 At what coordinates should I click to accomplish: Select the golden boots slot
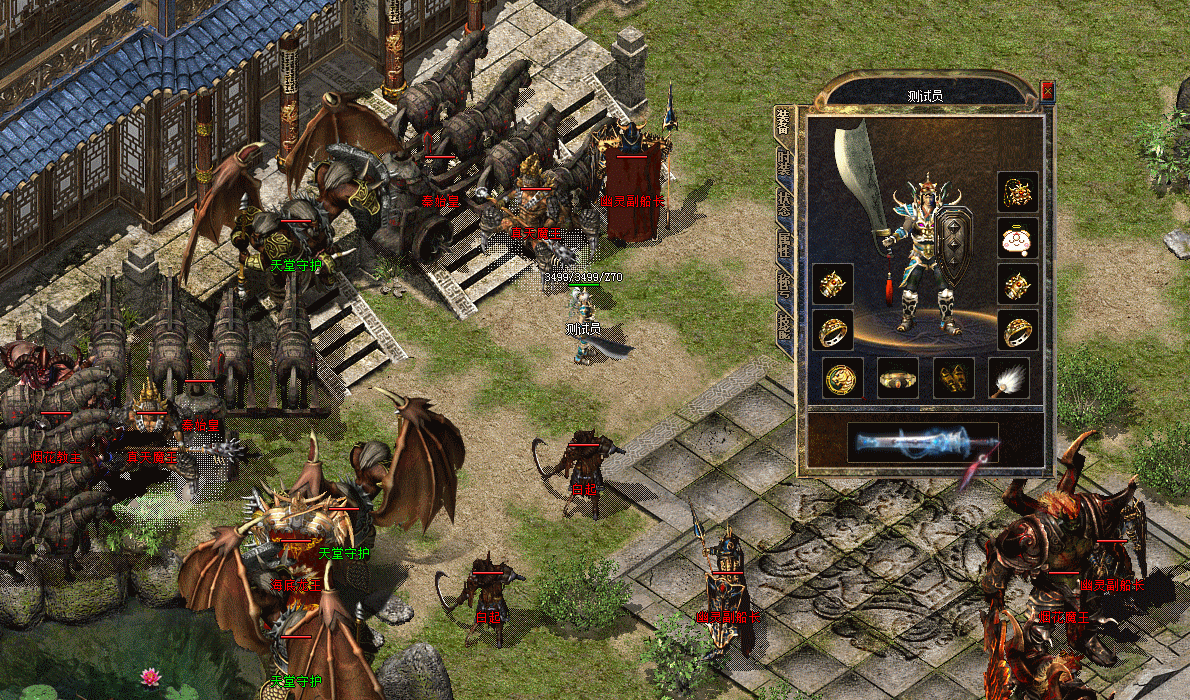click(953, 378)
